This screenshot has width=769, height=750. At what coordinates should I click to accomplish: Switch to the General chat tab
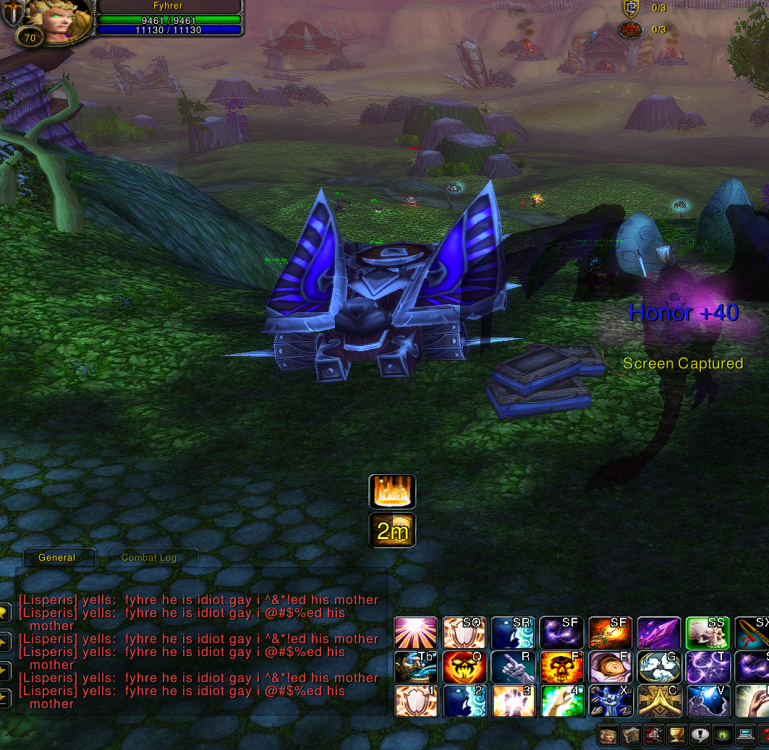tap(57, 558)
